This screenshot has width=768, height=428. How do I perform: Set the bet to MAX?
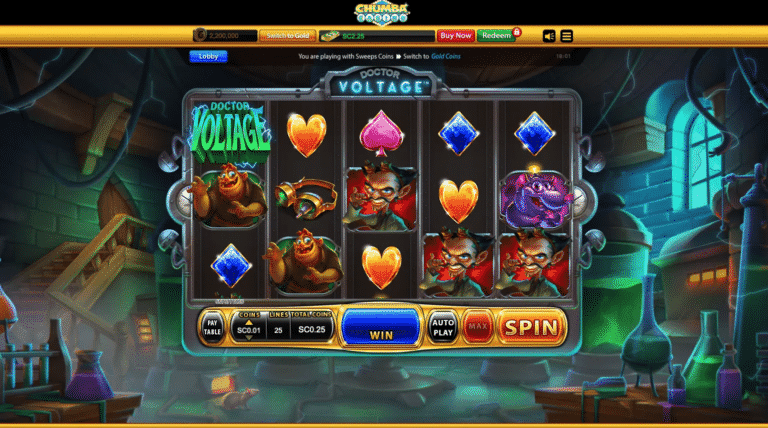click(477, 326)
